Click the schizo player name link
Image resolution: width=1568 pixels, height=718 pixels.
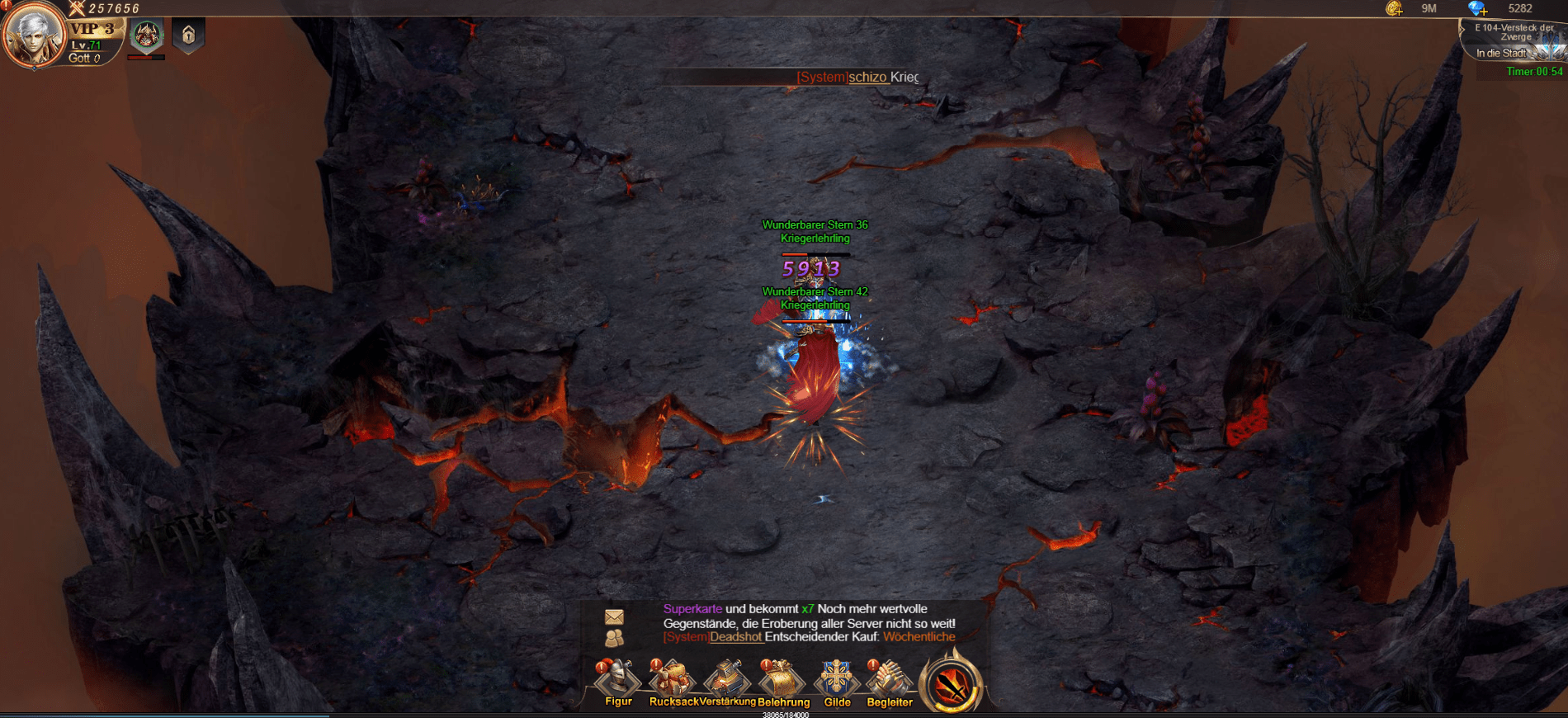coord(868,77)
